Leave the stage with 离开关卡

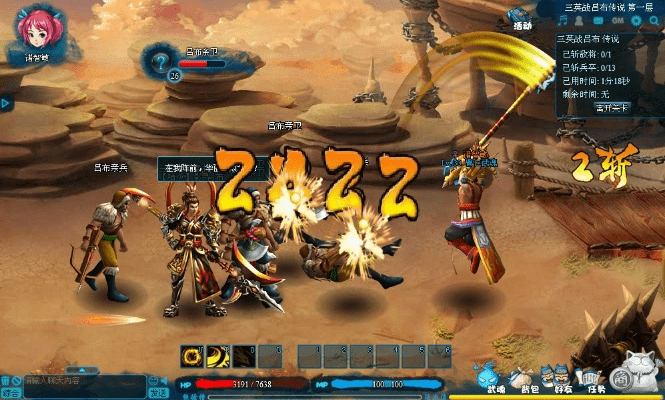pyautogui.click(x=611, y=107)
